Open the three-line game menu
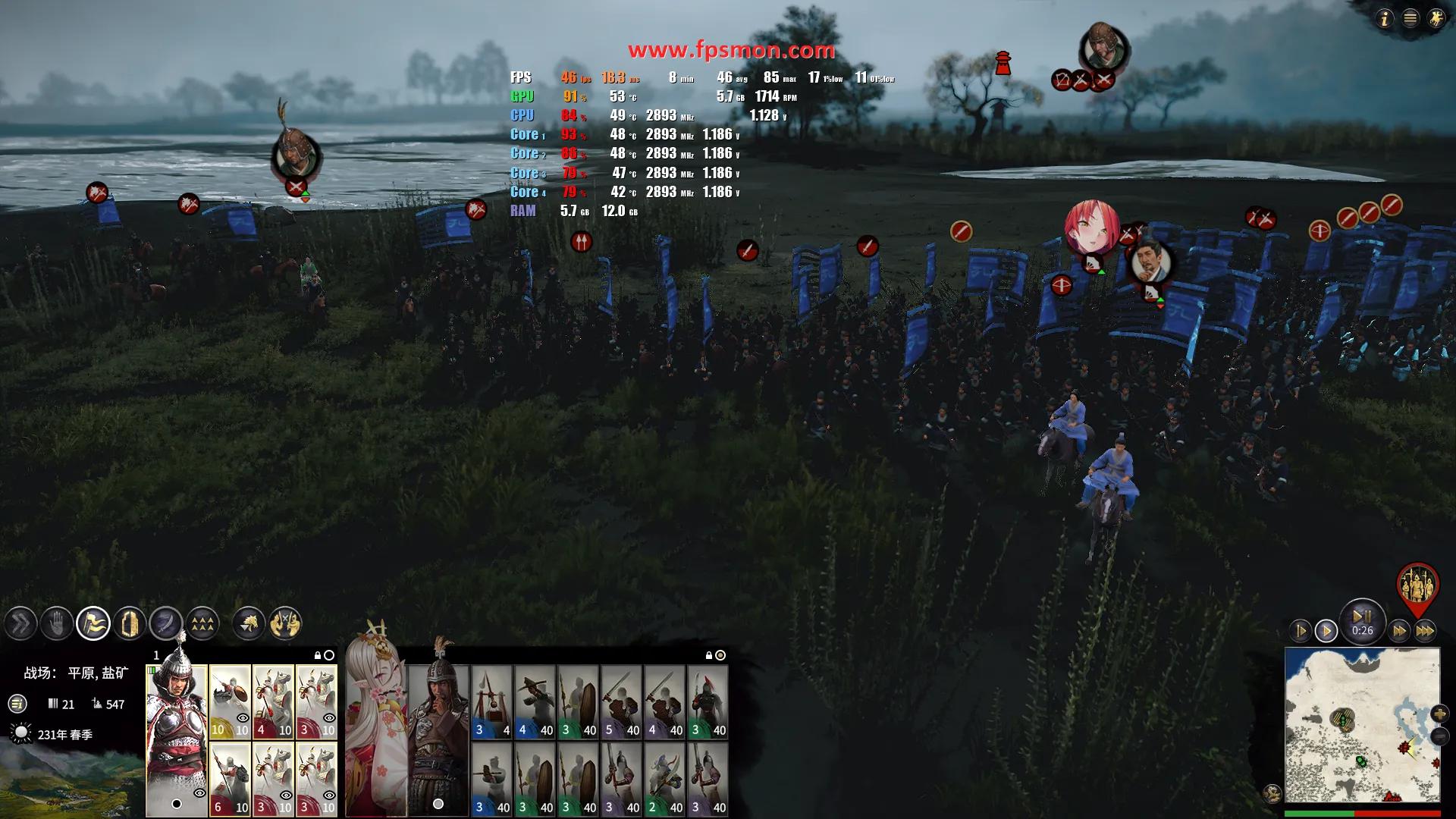The image size is (1456, 819). point(1410,18)
